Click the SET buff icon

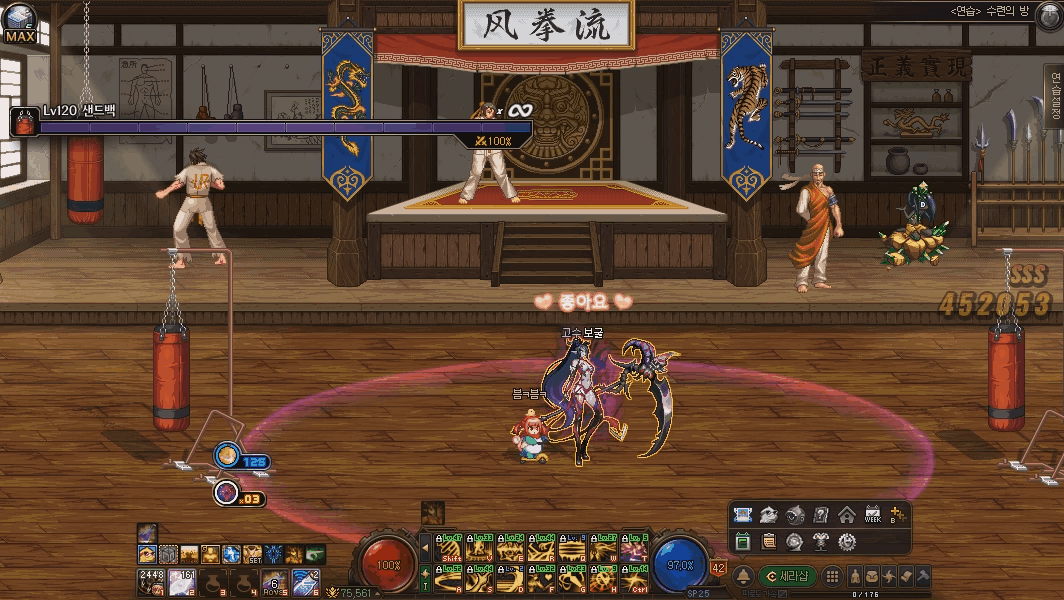pyautogui.click(x=252, y=554)
